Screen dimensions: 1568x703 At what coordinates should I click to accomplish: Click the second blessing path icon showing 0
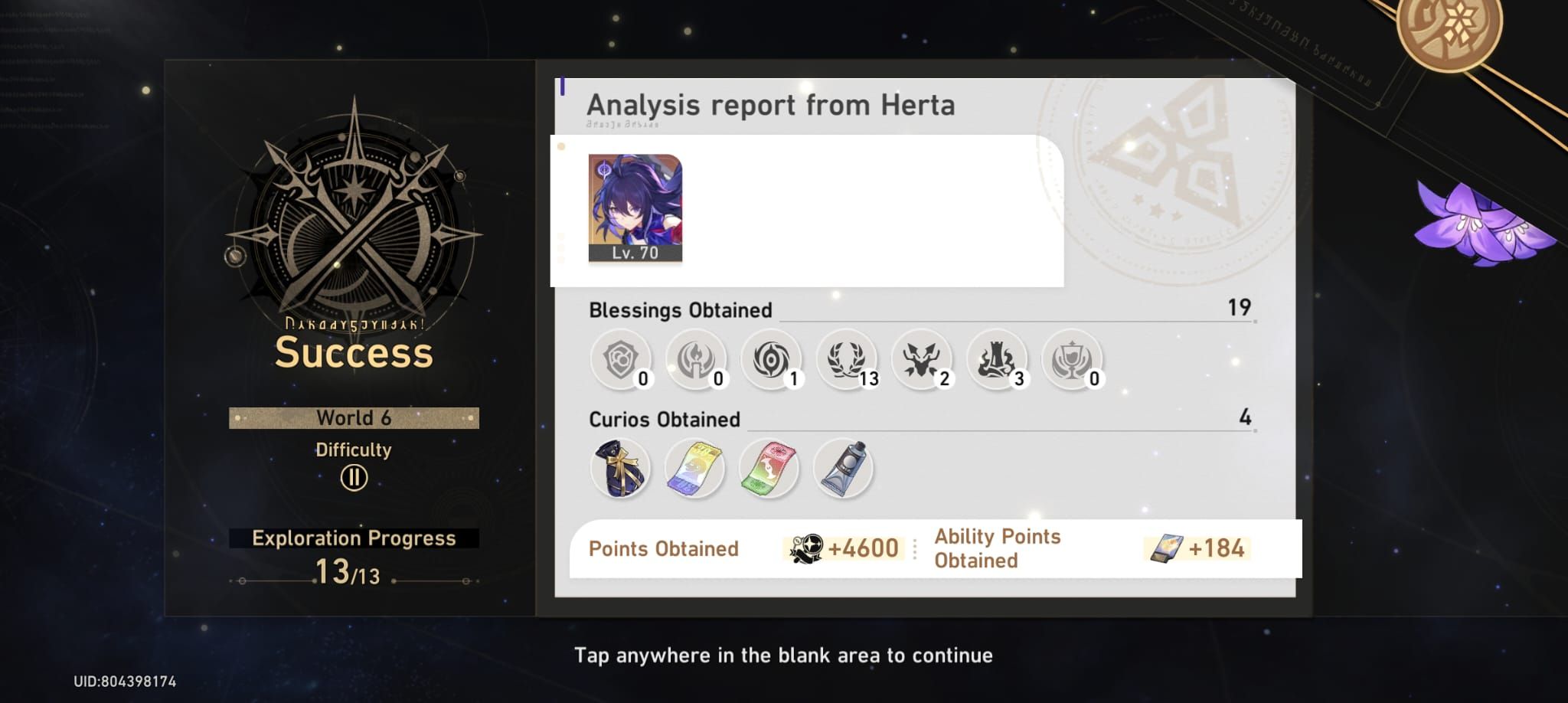tap(696, 360)
